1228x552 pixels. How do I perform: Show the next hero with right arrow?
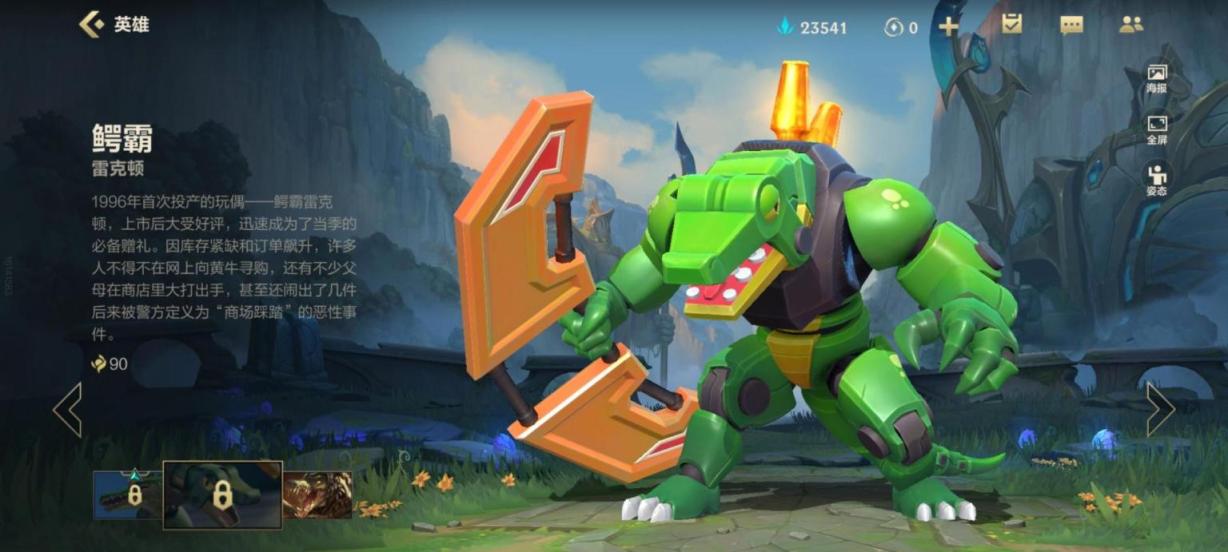tap(1160, 409)
